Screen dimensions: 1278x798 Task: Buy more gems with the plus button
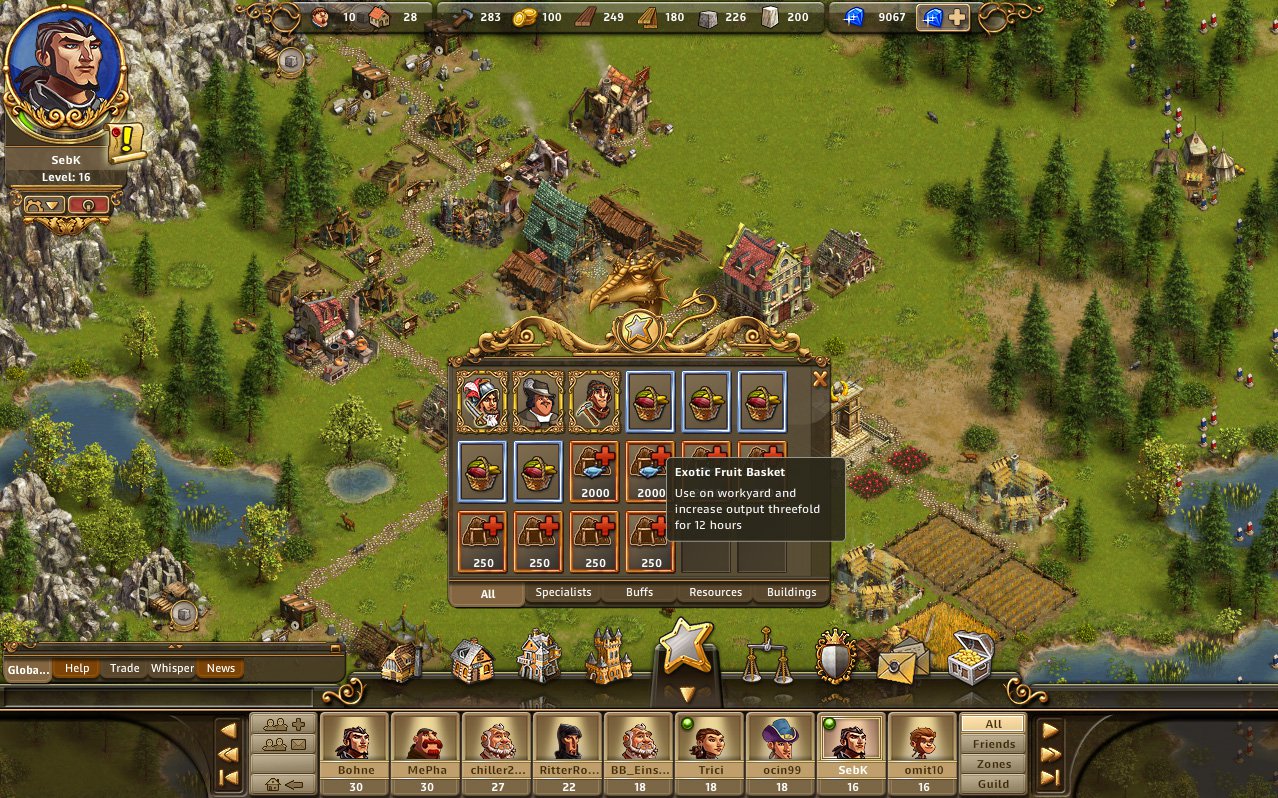(957, 17)
